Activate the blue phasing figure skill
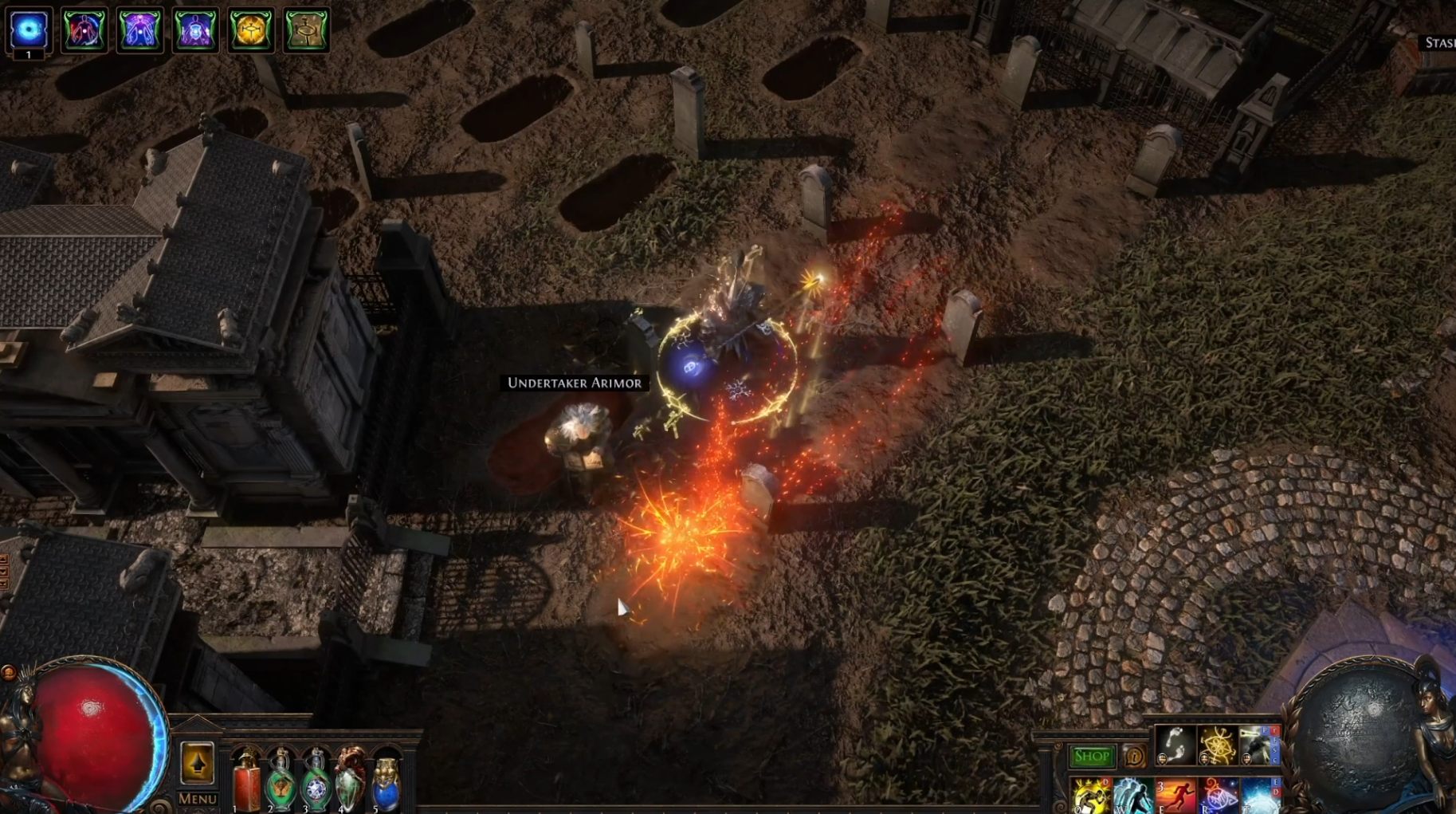This screenshot has width=1456, height=814. [x=1132, y=796]
